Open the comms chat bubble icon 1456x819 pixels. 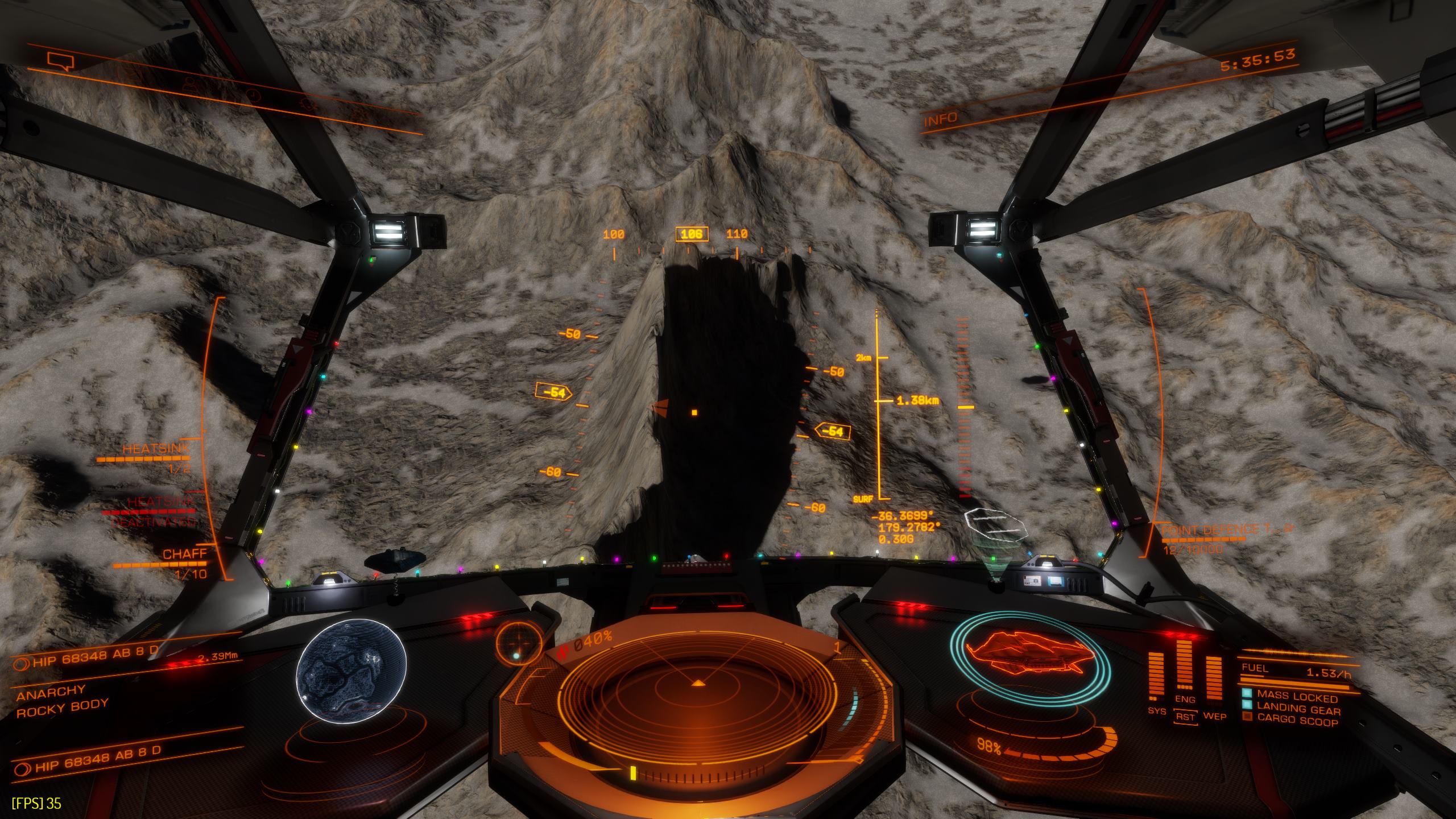[61, 60]
